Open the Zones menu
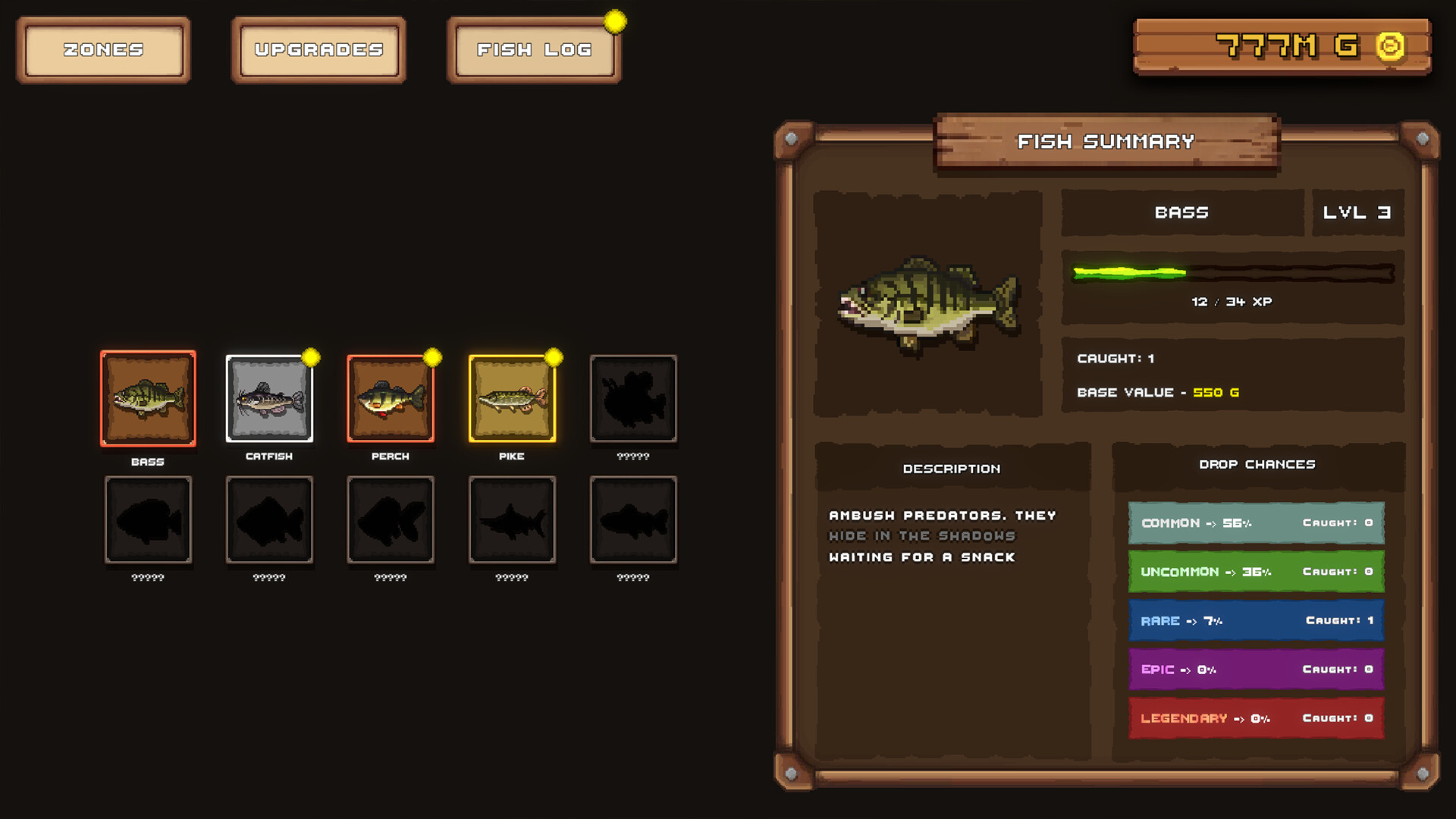Viewport: 1456px width, 819px height. pyautogui.click(x=103, y=49)
